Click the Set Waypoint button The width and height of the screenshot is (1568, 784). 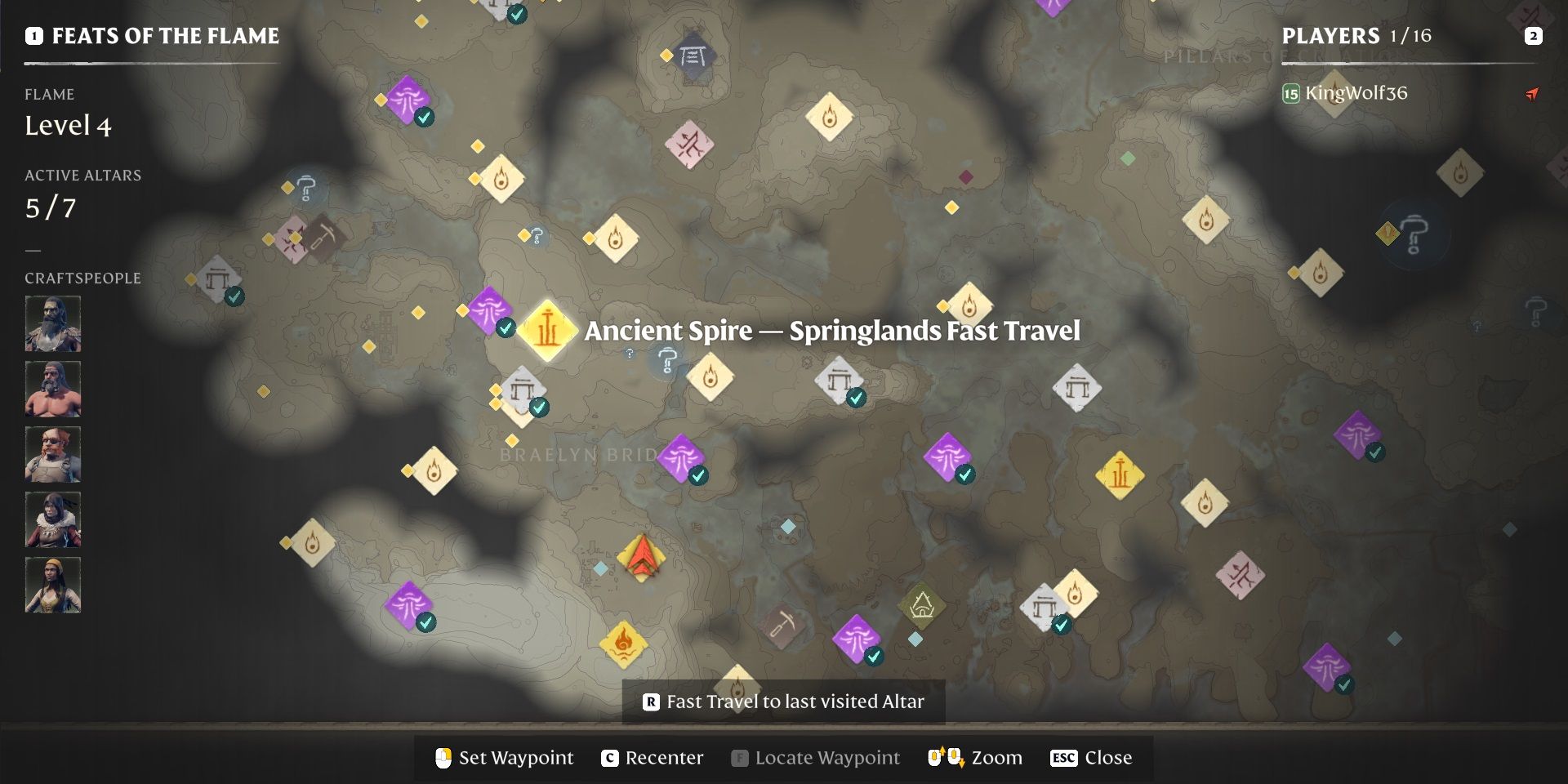pyautogui.click(x=504, y=758)
